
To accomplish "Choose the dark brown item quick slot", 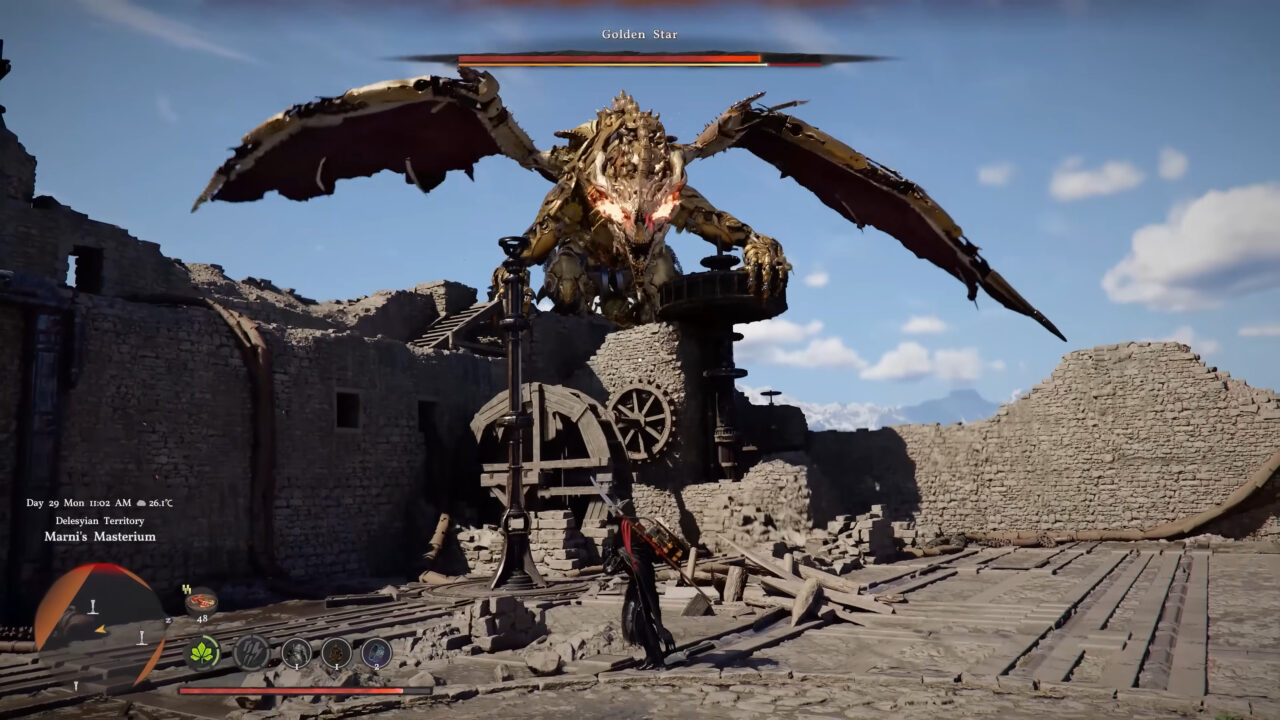I will (336, 653).
